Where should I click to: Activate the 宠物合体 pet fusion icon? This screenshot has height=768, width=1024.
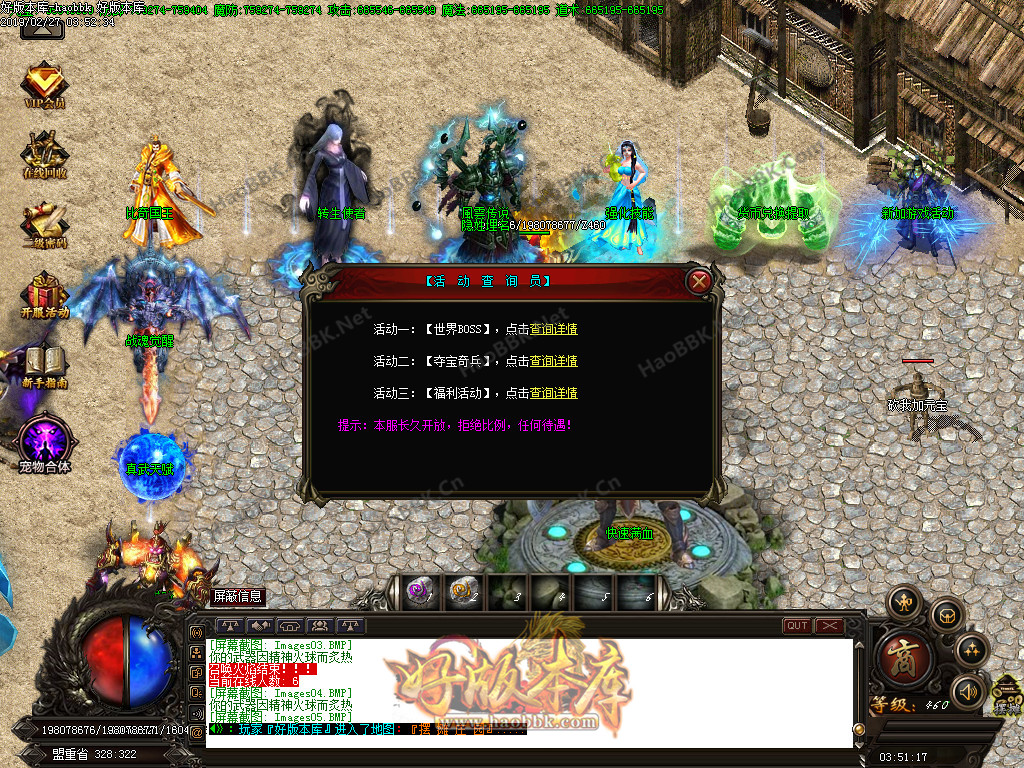[x=44, y=442]
